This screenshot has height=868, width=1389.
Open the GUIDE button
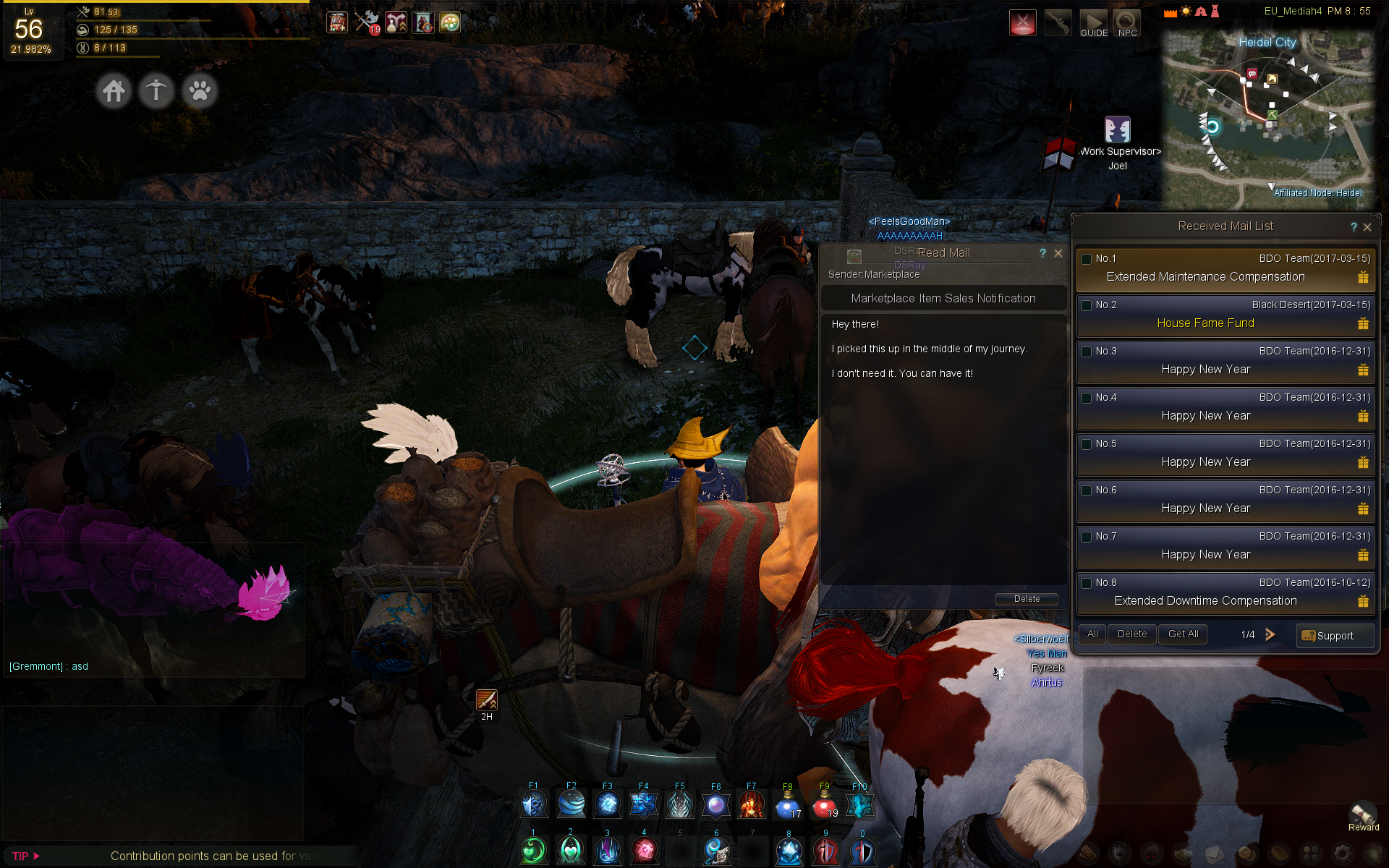(1094, 23)
